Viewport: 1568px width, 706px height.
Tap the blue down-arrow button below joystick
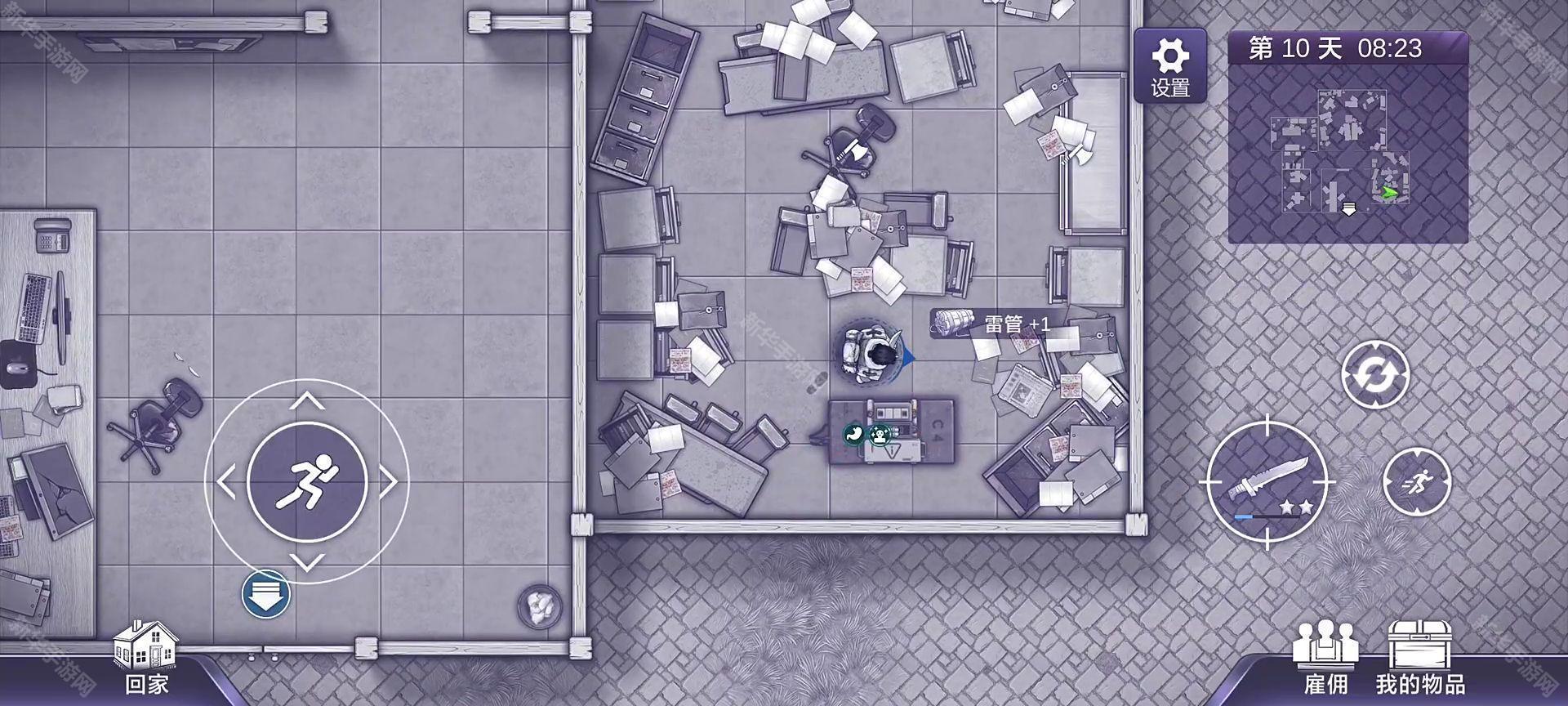pos(266,594)
